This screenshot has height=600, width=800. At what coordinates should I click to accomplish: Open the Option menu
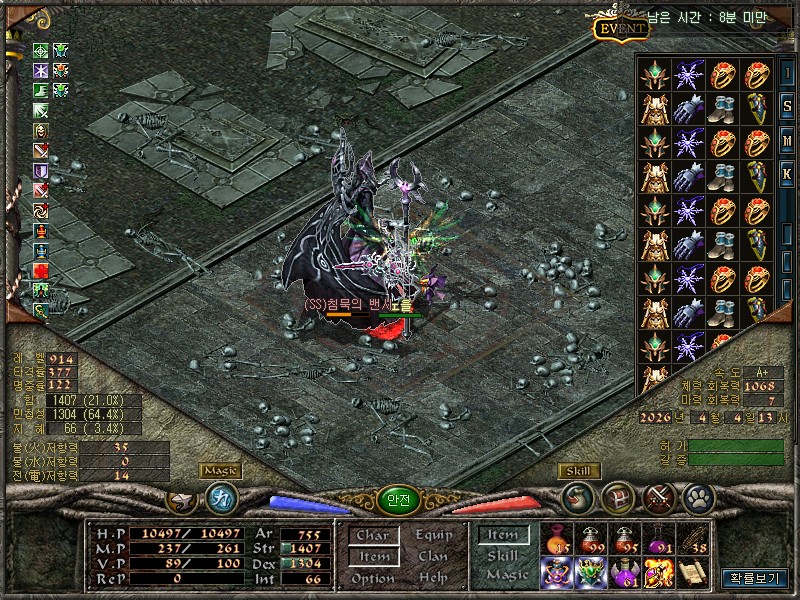[x=372, y=578]
